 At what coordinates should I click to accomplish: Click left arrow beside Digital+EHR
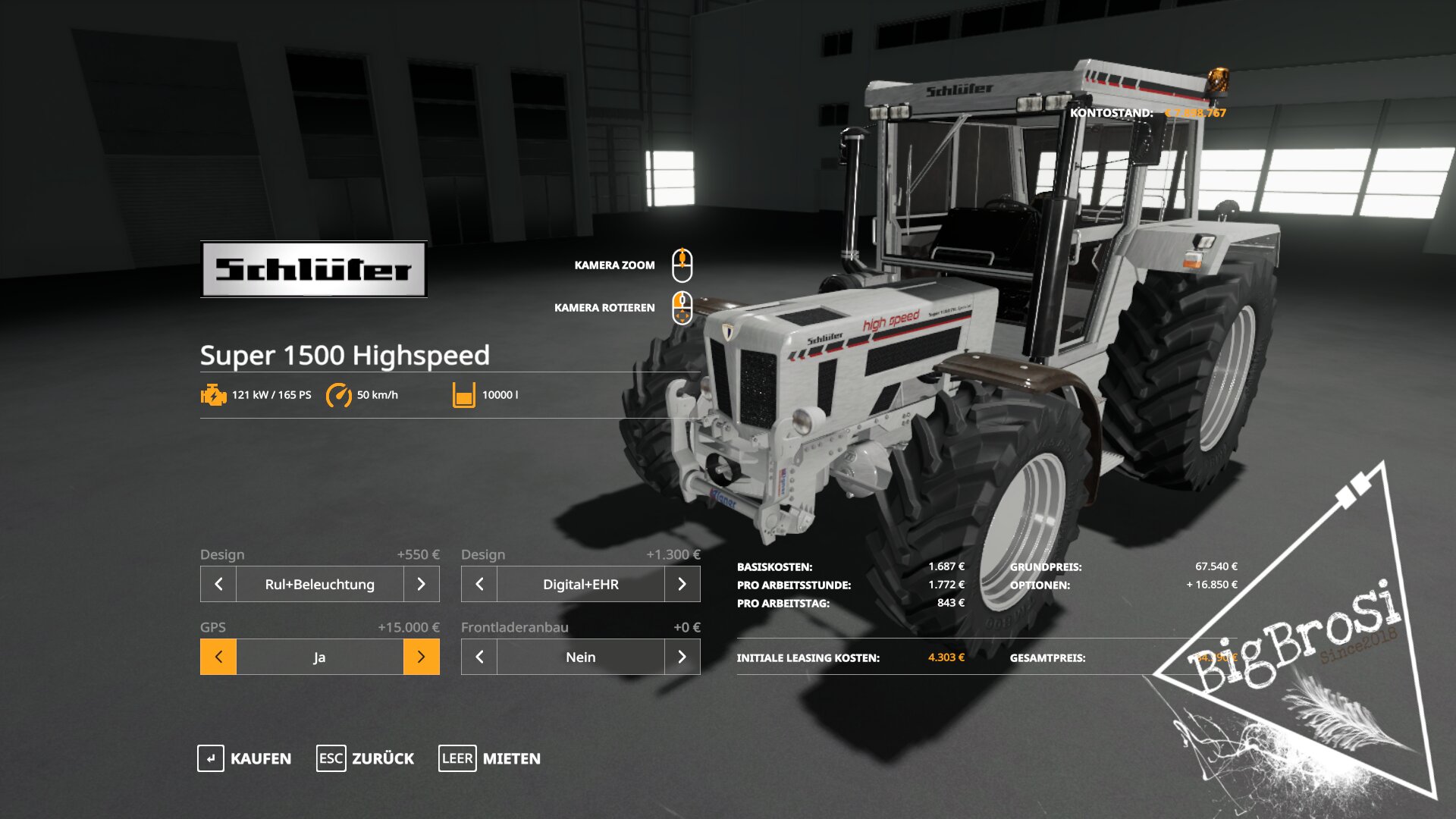tap(479, 584)
